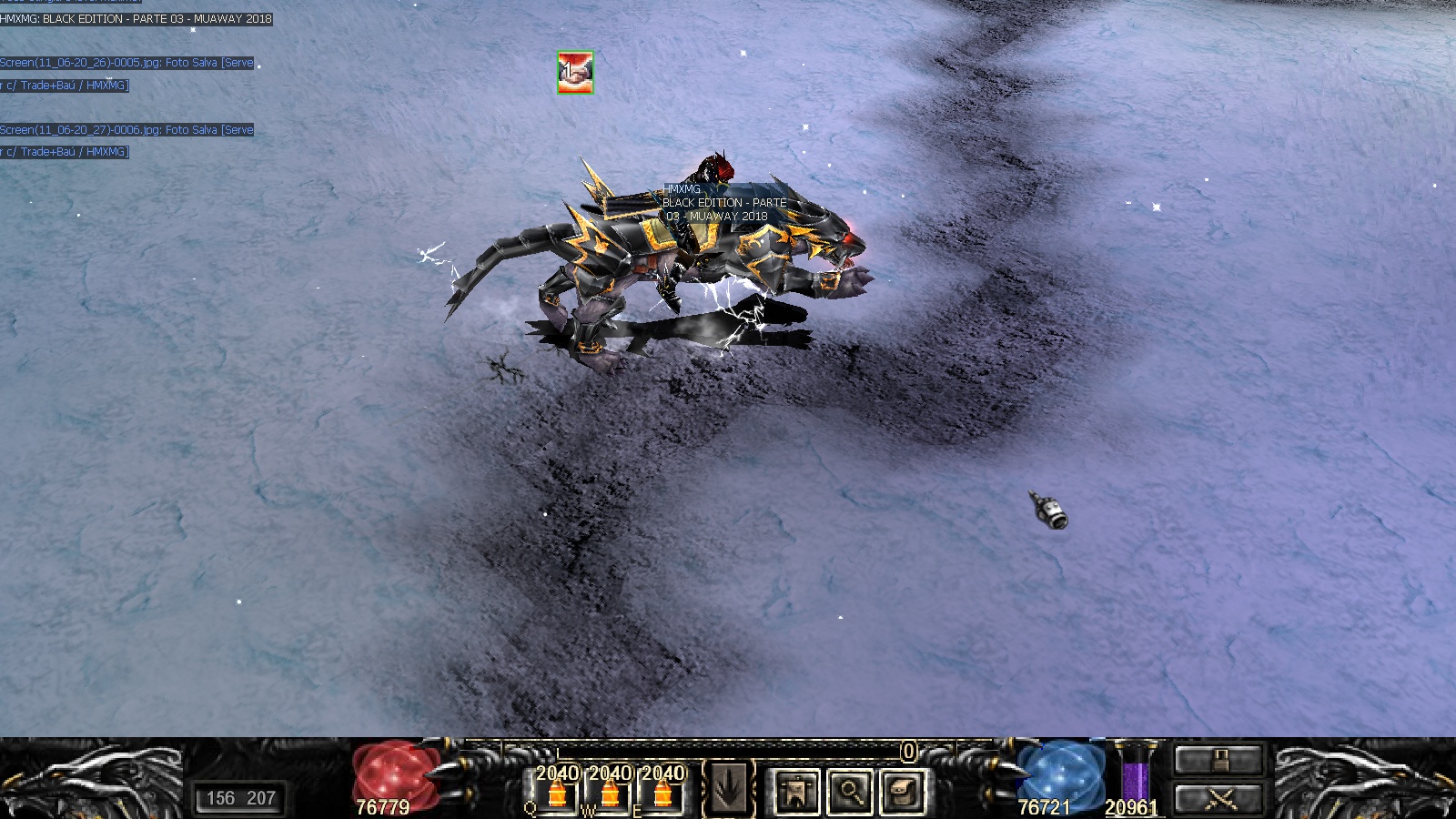Click the handshake buff icon
The width and height of the screenshot is (1456, 819).
[x=575, y=72]
